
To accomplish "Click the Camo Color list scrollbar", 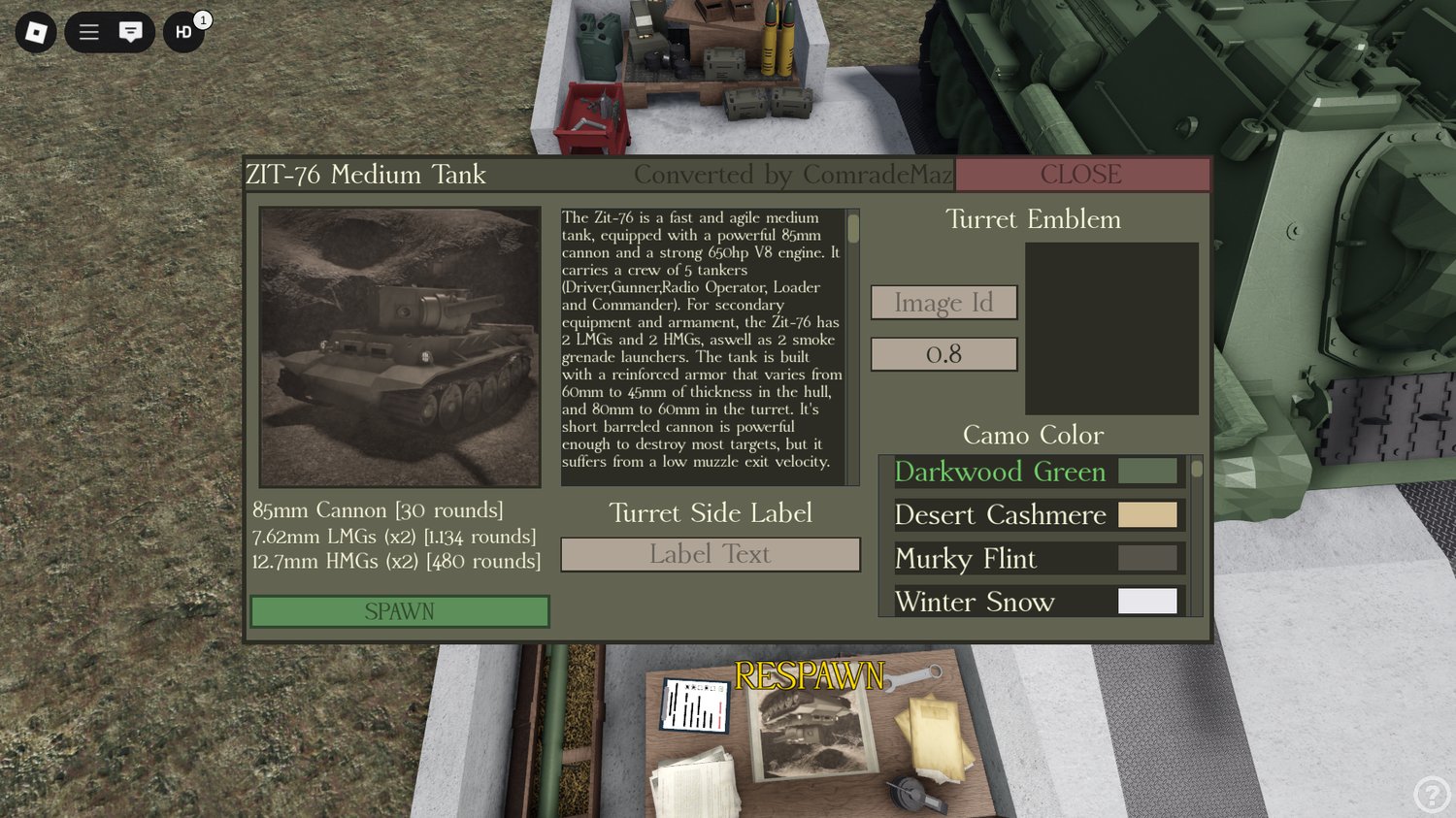I will [1196, 471].
